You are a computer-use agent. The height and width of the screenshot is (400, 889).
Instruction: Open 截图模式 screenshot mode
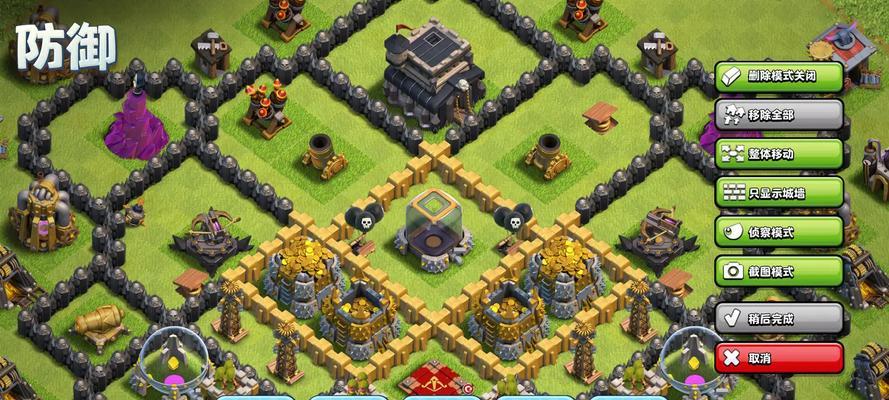(779, 271)
